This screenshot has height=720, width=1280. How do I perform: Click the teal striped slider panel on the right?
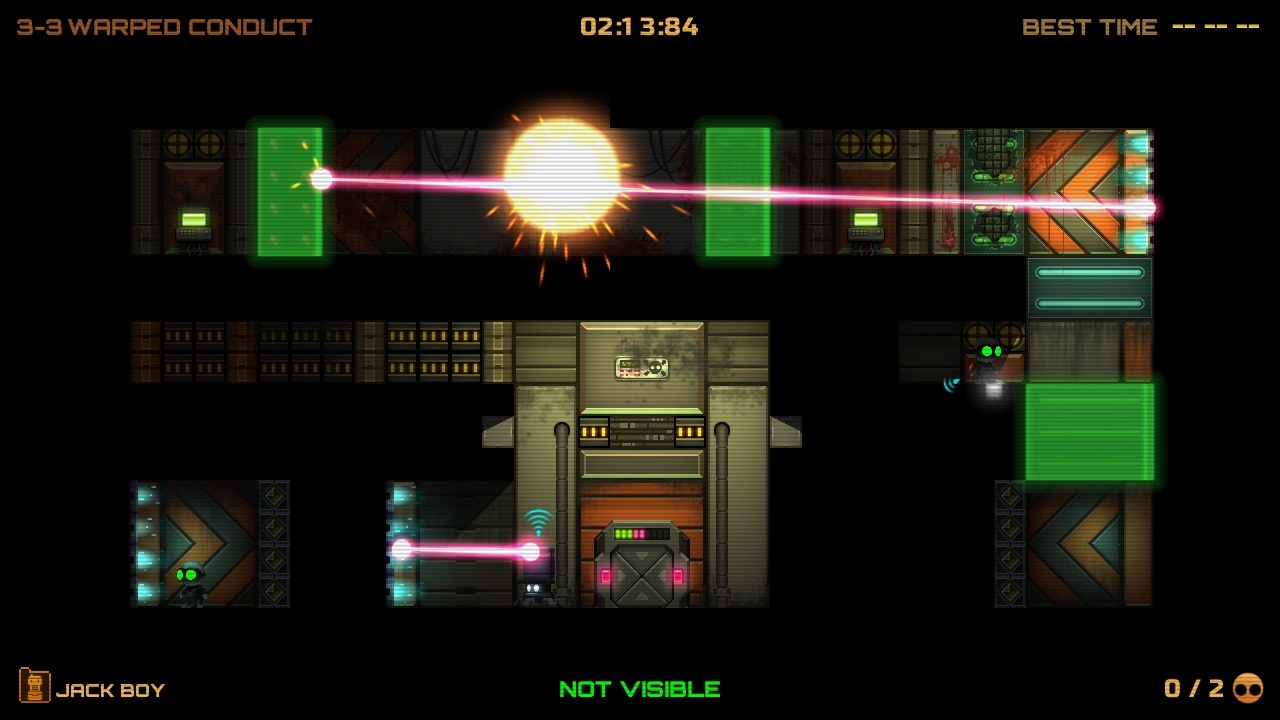pyautogui.click(x=1089, y=287)
